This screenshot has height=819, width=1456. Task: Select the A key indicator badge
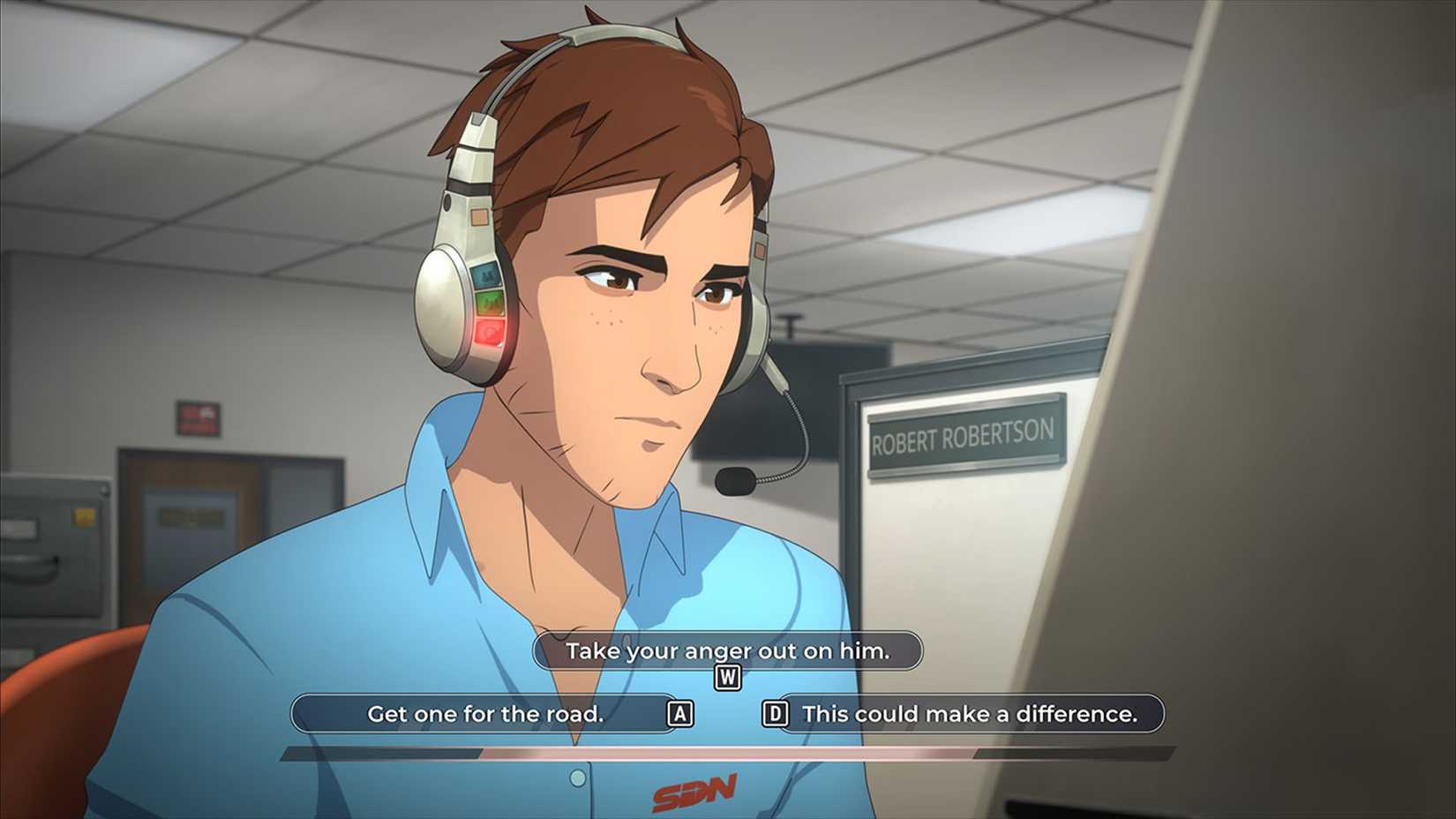point(679,714)
